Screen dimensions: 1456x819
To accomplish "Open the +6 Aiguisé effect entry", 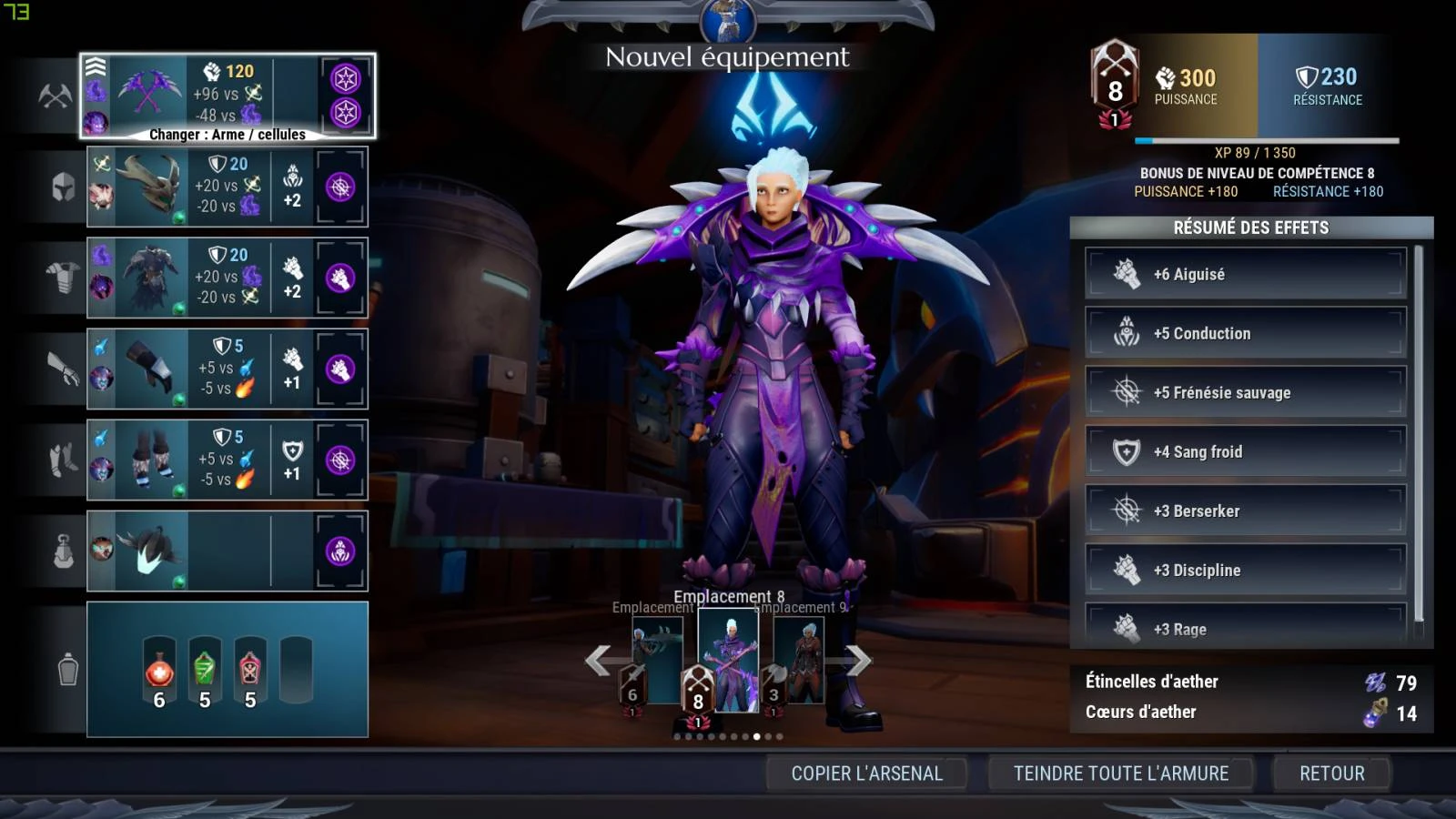I will [x=1245, y=274].
